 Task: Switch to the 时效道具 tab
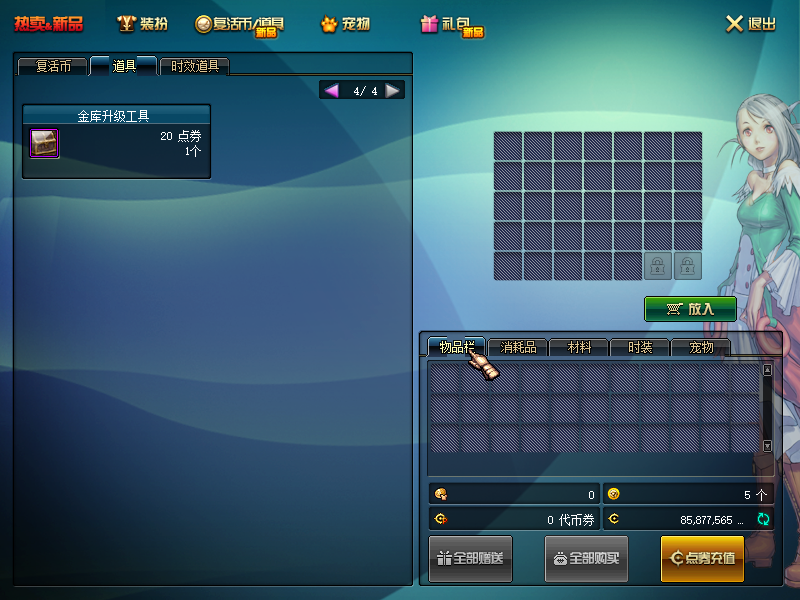pyautogui.click(x=194, y=67)
